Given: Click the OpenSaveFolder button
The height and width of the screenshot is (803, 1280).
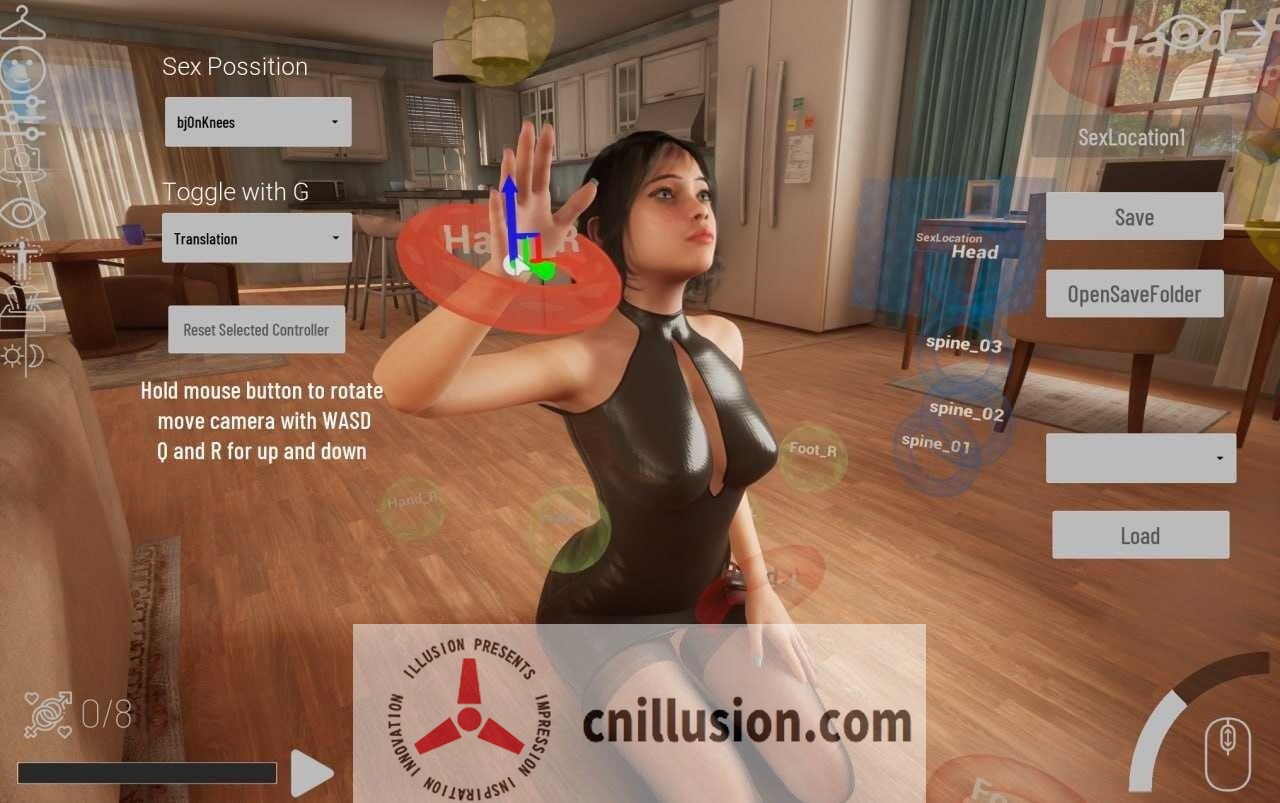Looking at the screenshot, I should (x=1134, y=294).
